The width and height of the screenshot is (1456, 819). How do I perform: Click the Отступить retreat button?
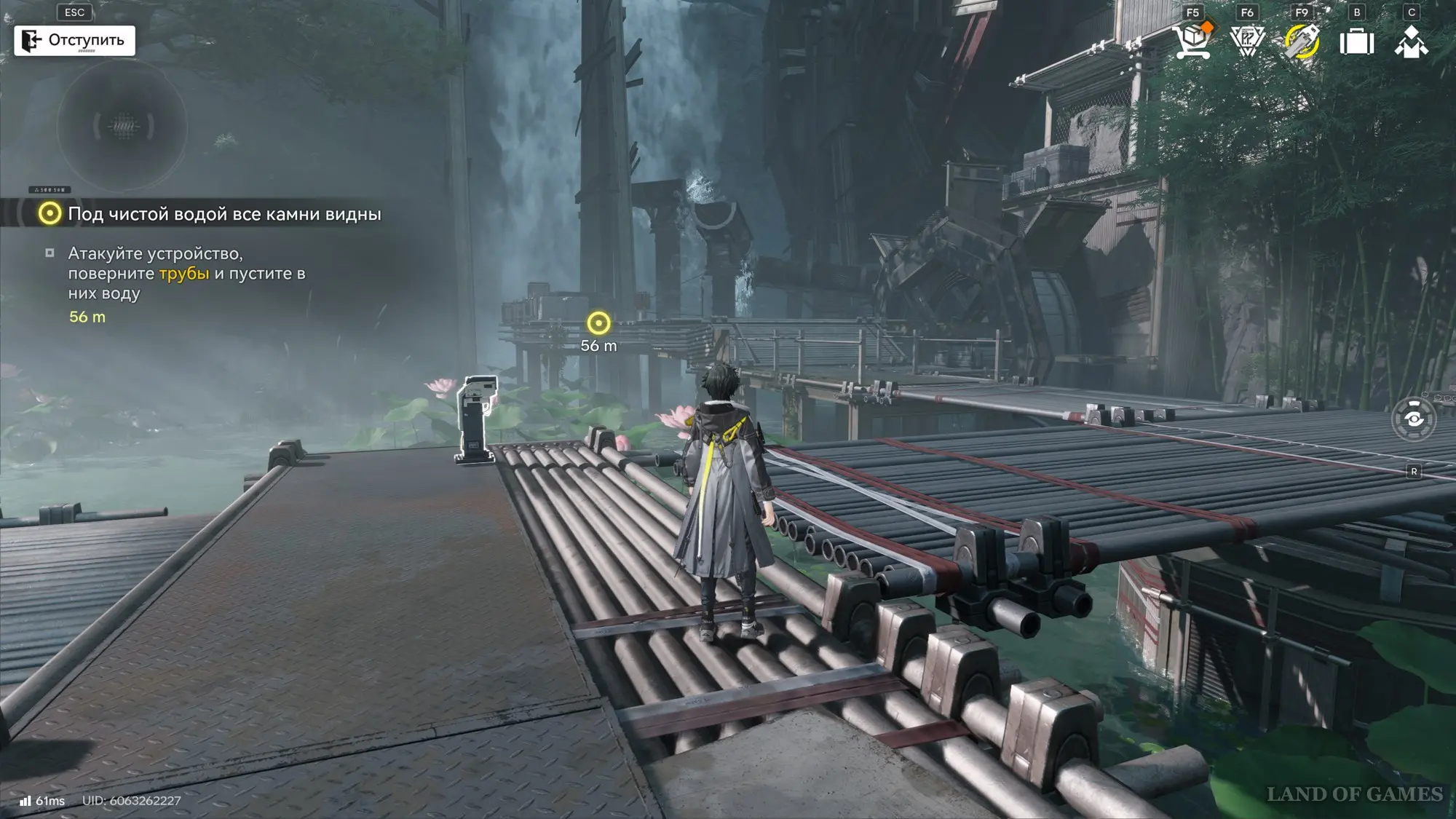pos(74,40)
